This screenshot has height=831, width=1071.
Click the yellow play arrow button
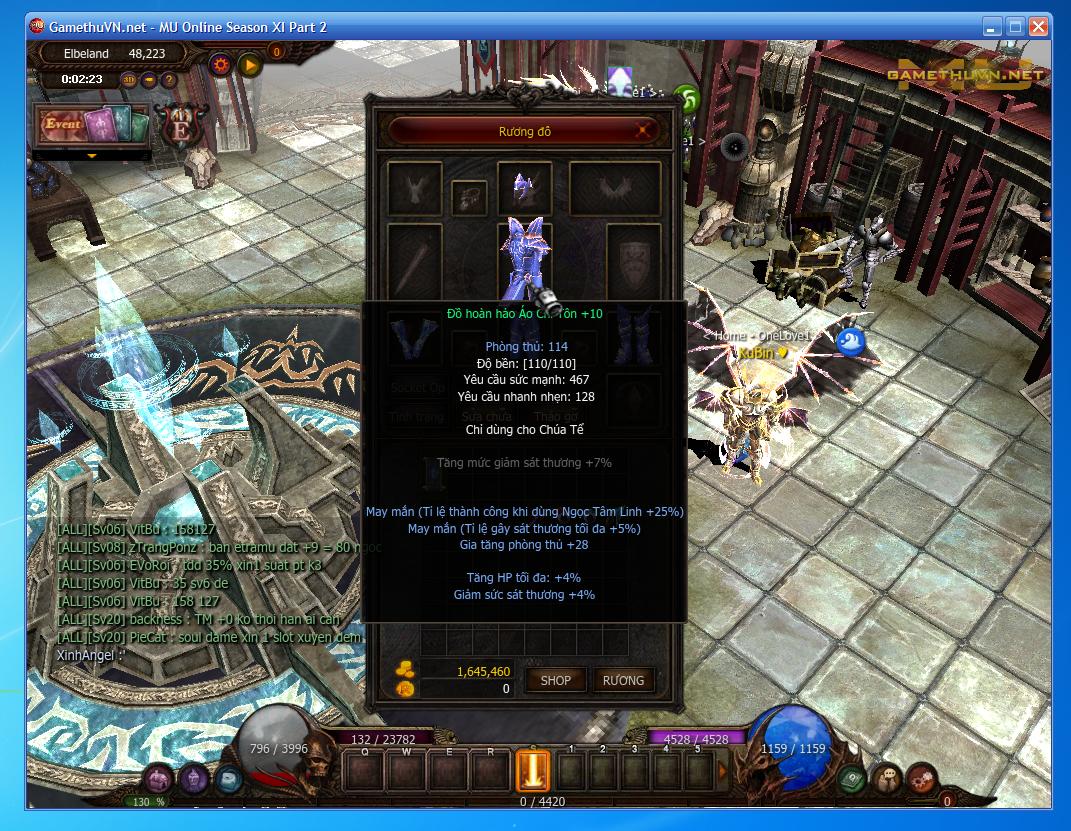[x=249, y=65]
